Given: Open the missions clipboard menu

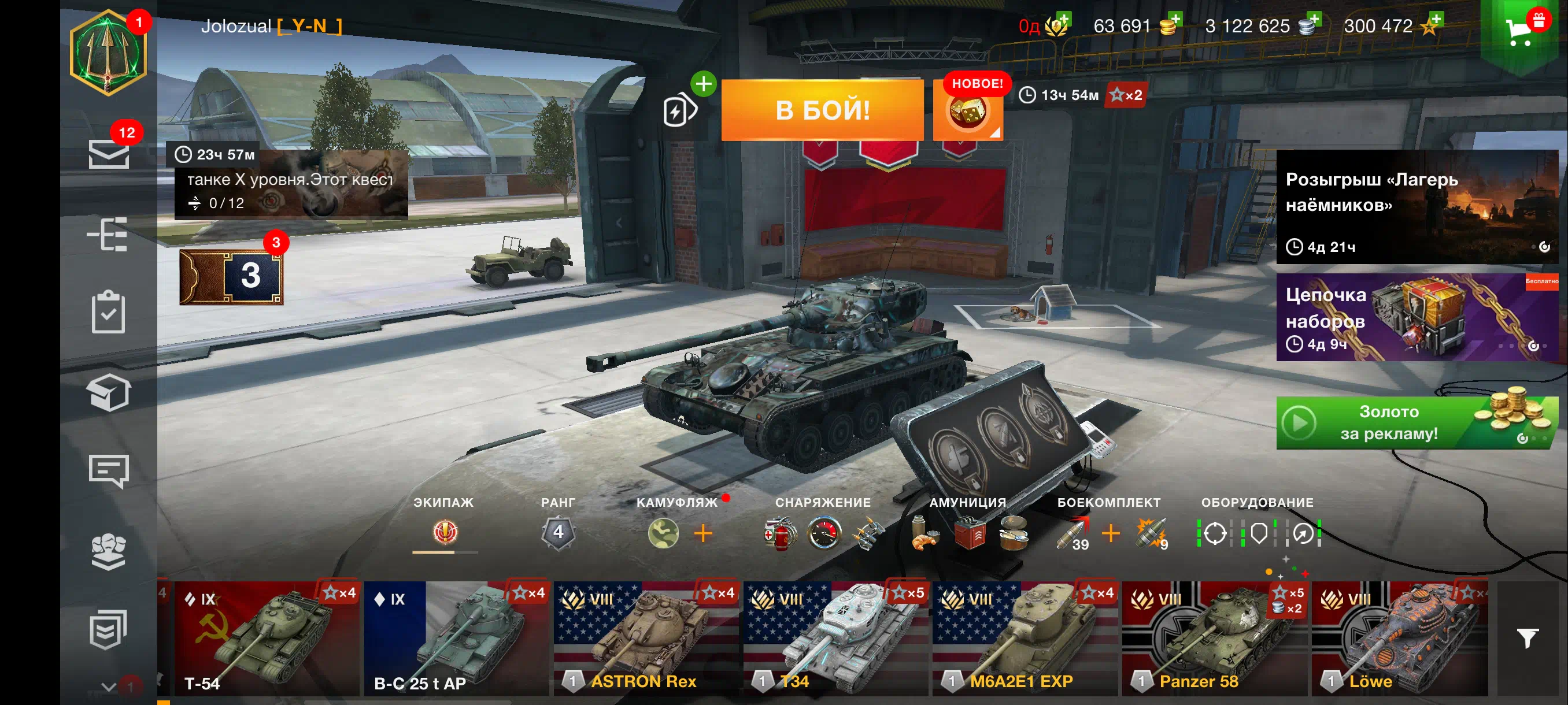Looking at the screenshot, I should tap(108, 312).
